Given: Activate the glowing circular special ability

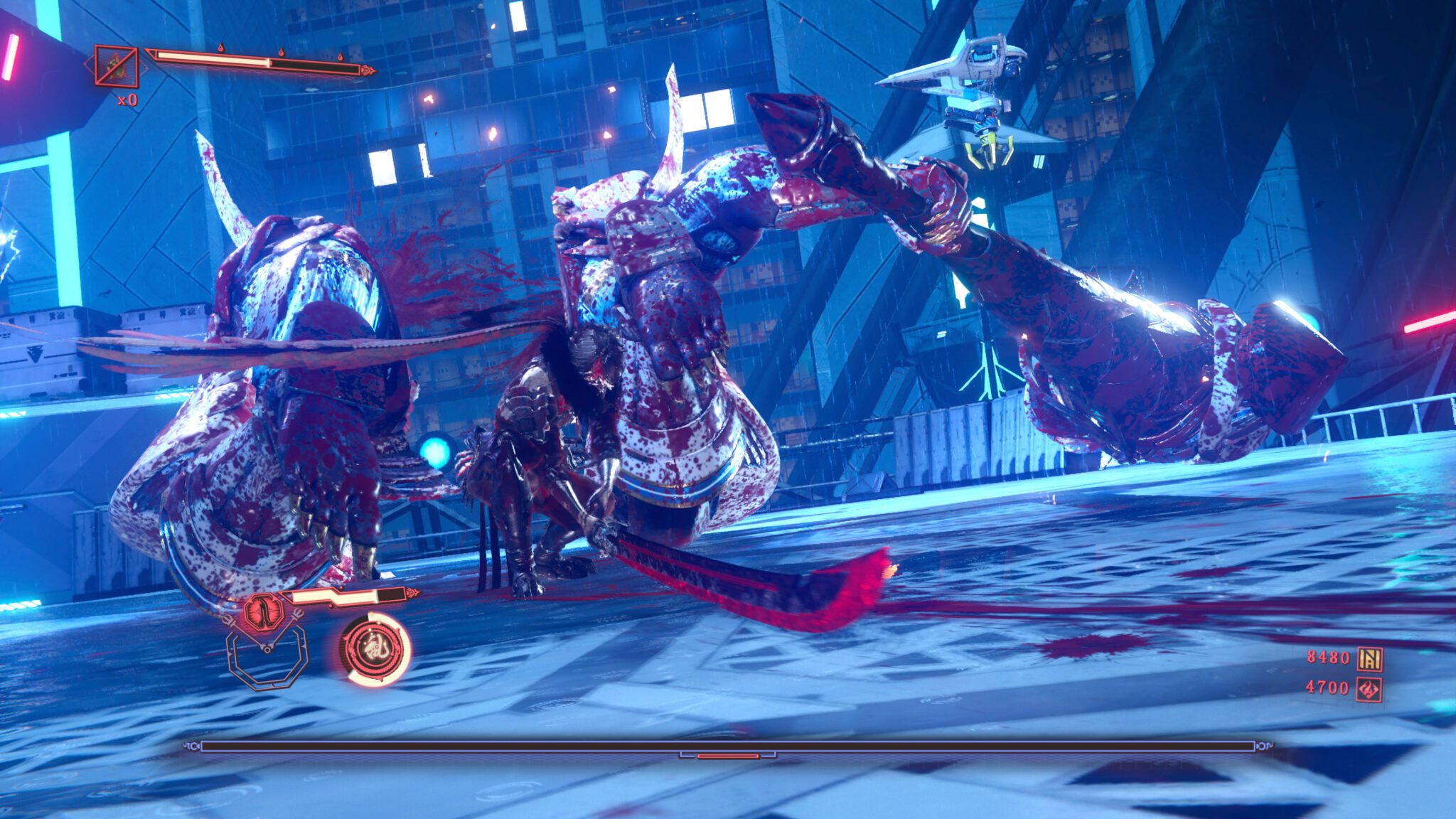Looking at the screenshot, I should click(x=374, y=648).
